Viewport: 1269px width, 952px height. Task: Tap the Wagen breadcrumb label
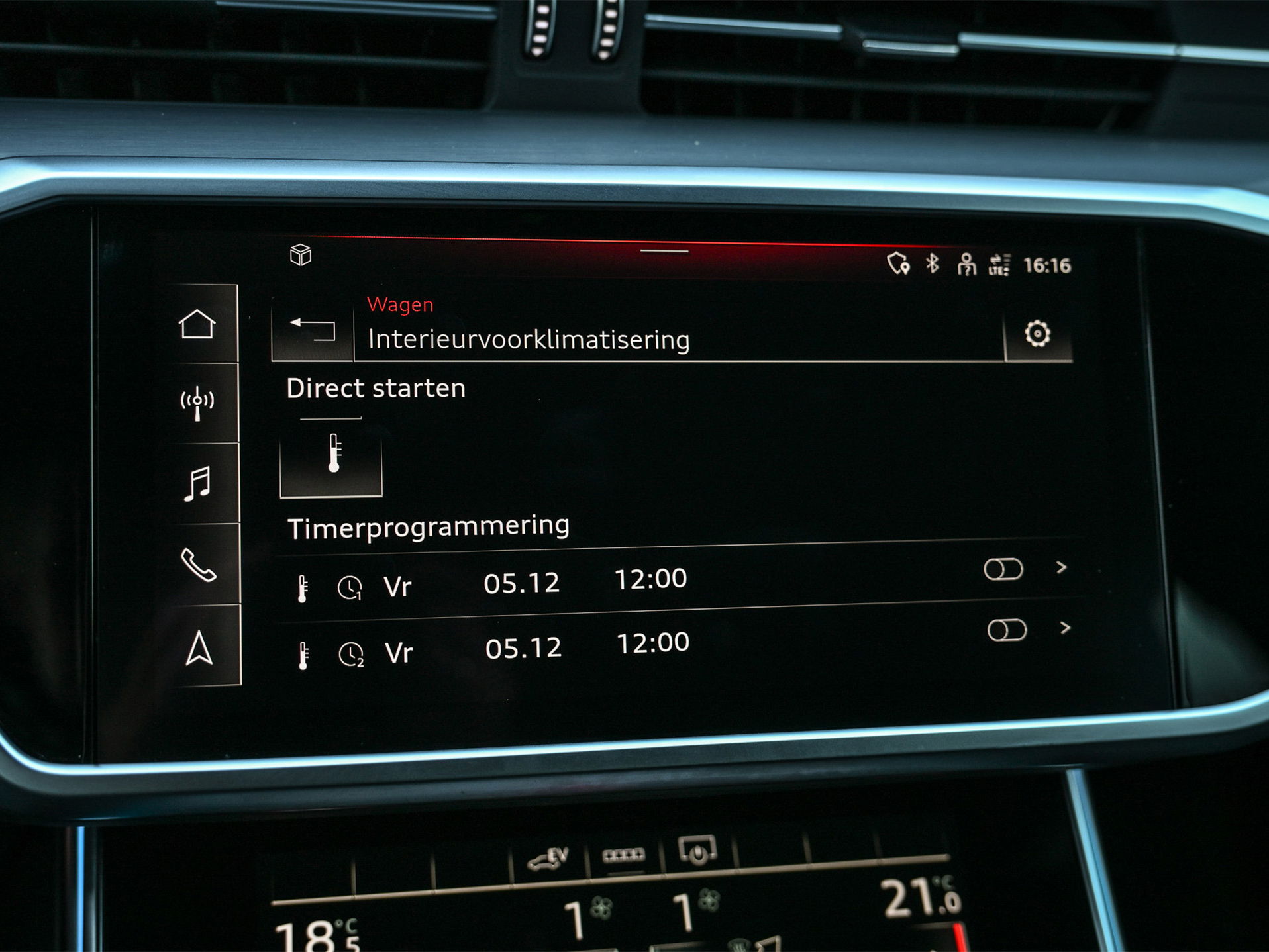[x=401, y=305]
